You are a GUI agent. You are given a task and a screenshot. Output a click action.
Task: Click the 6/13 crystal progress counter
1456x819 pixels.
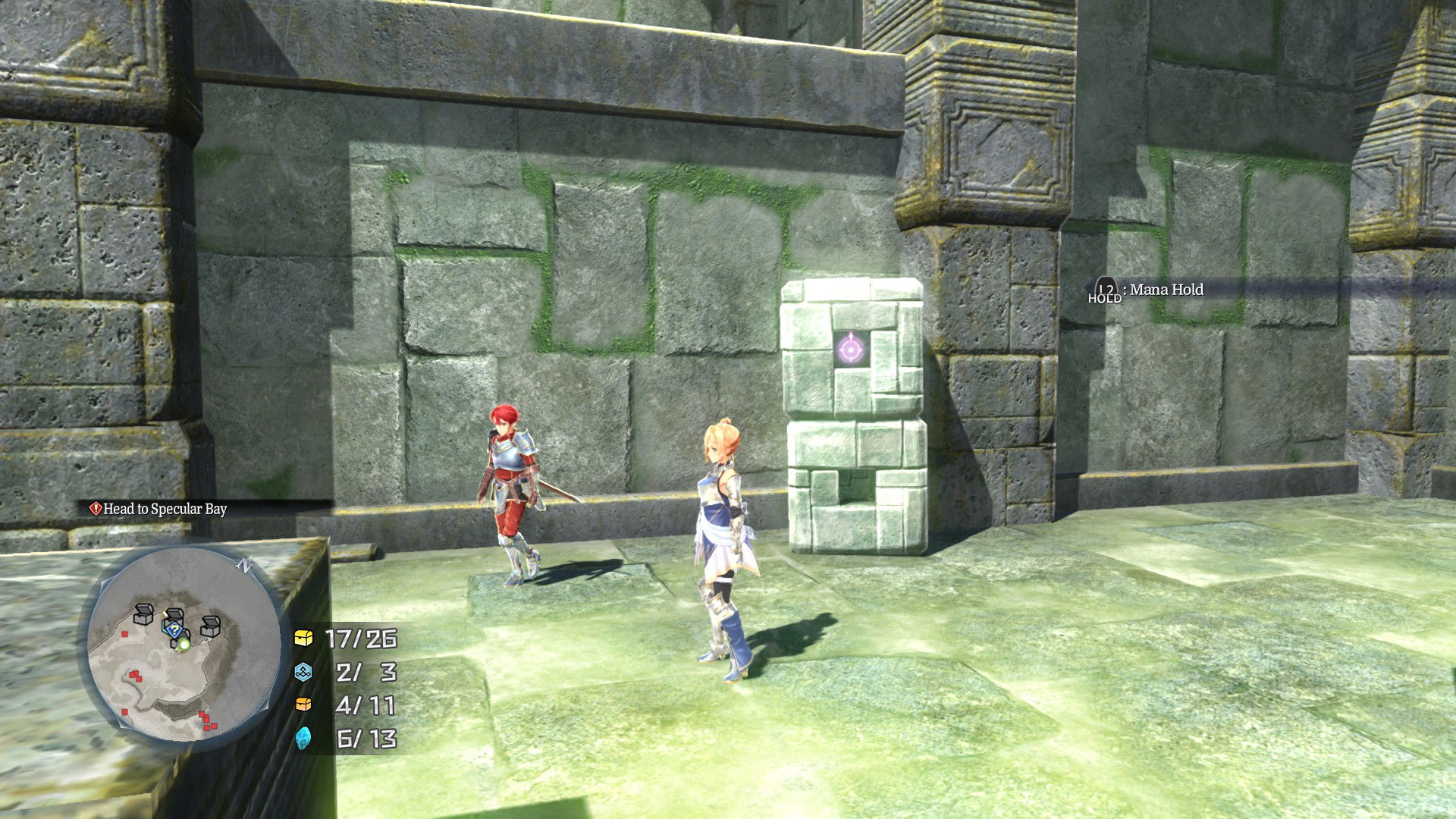tap(365, 739)
